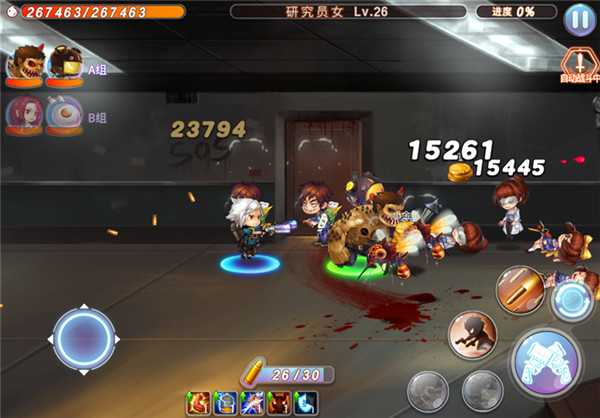Toggle the auto-battle button (自动战斗中)
The image size is (600, 418).
577,62
